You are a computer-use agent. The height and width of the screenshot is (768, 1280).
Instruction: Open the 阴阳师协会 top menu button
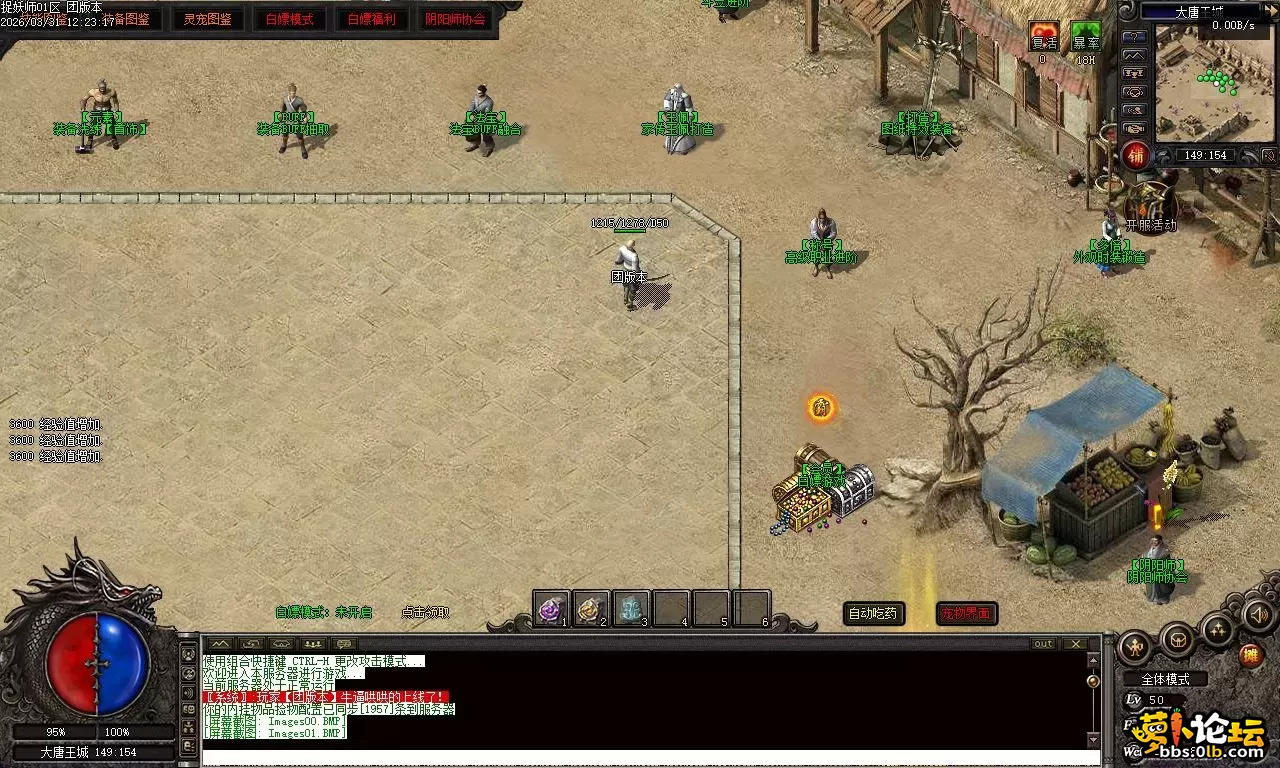pyautogui.click(x=455, y=19)
